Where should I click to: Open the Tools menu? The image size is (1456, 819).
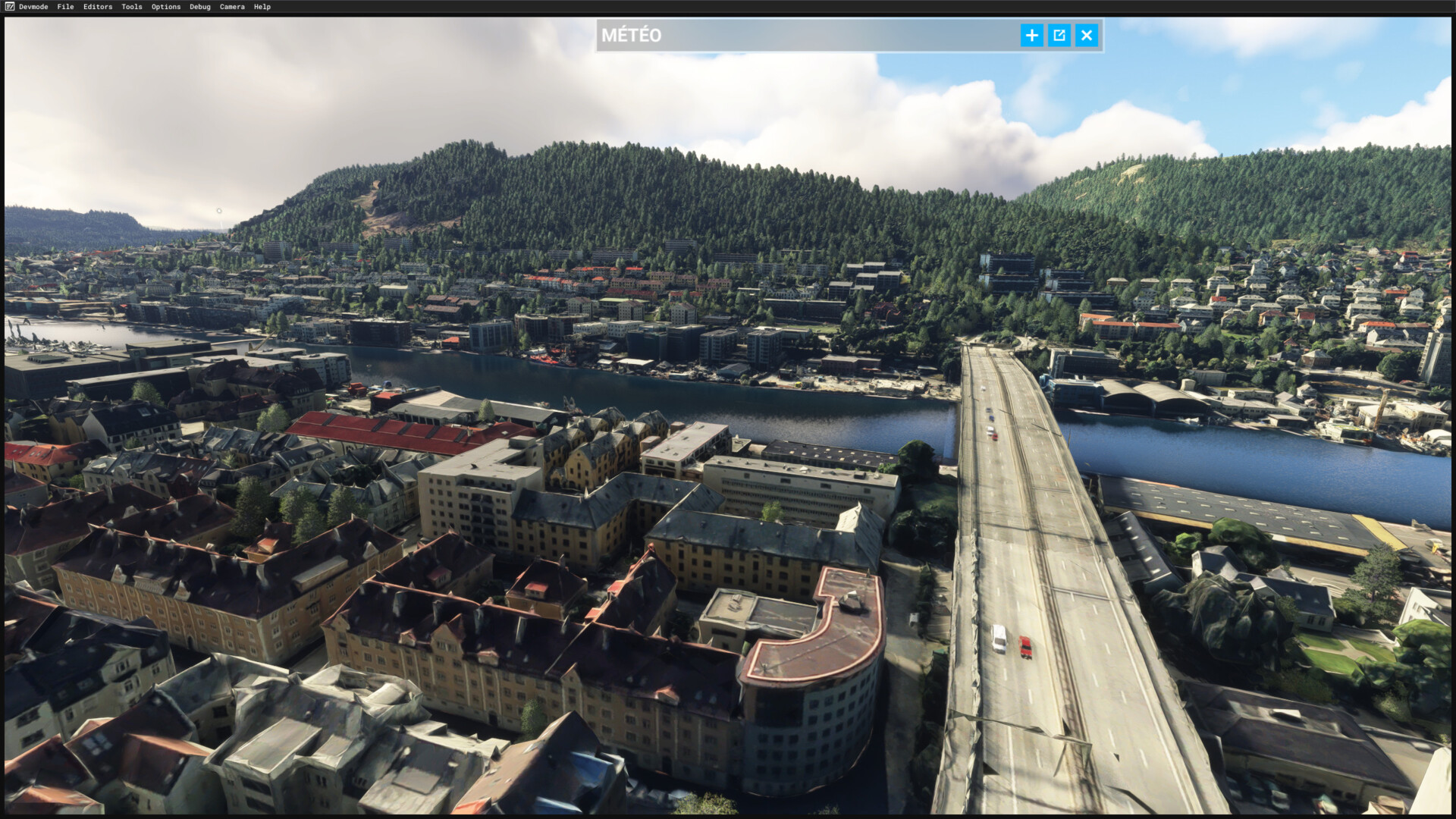132,7
